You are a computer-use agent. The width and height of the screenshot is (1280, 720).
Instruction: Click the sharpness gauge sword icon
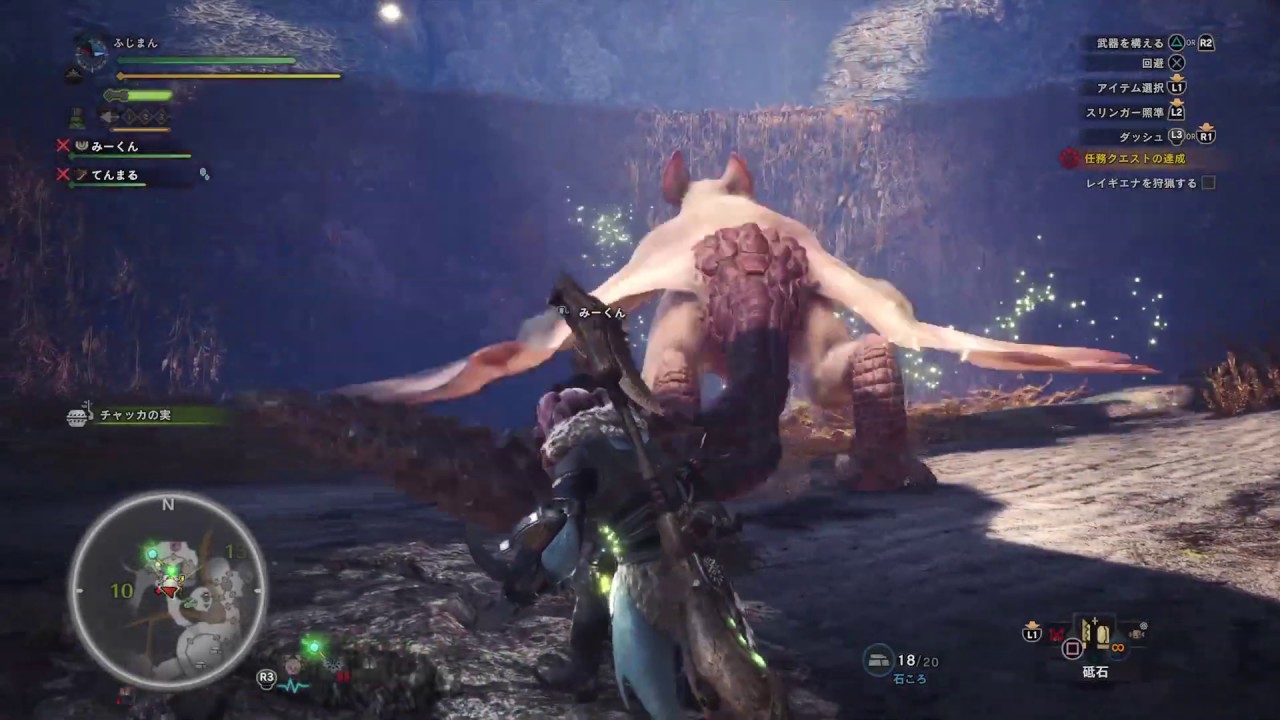(x=113, y=96)
